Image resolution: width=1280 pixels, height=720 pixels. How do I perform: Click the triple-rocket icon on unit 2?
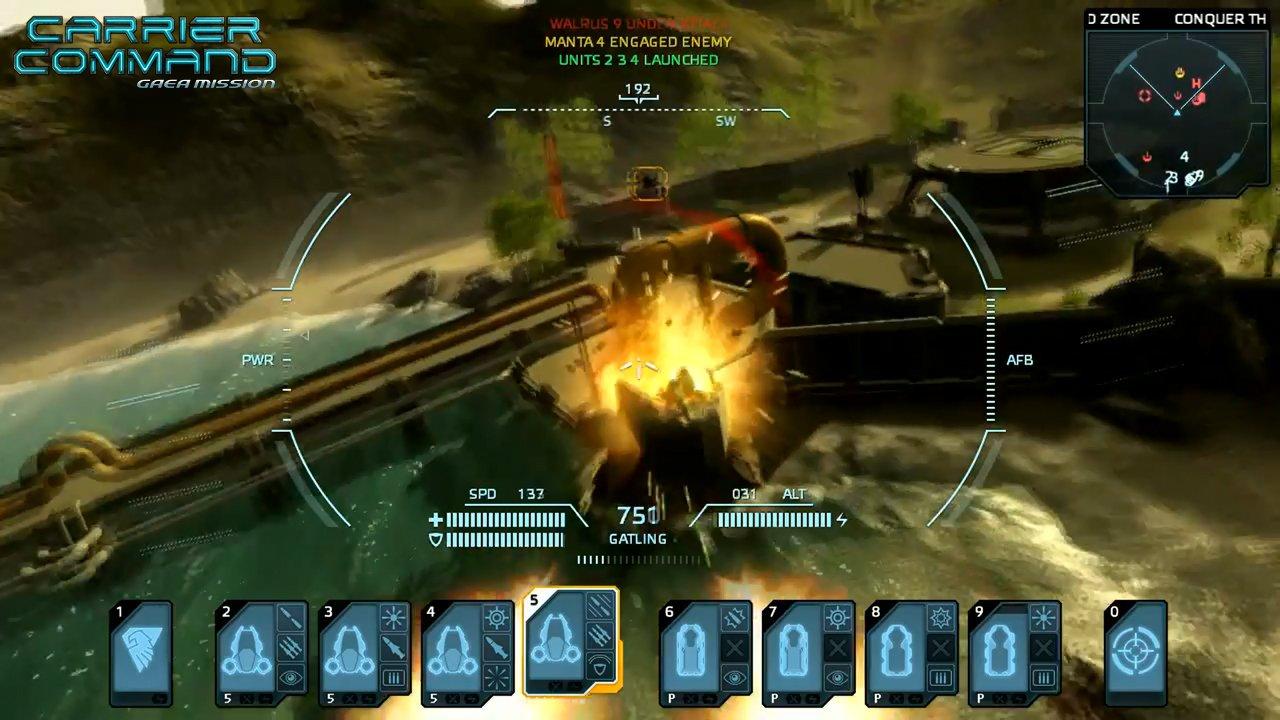292,649
